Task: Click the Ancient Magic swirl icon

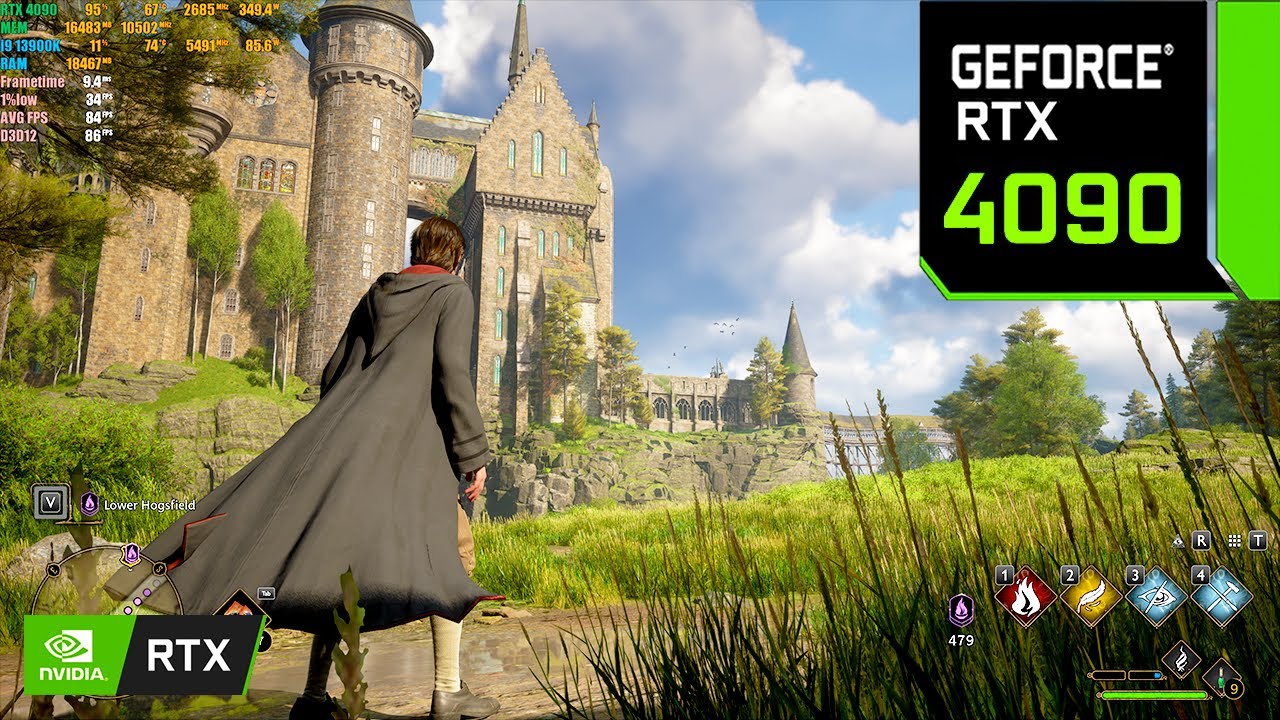Action: pos(1181,661)
